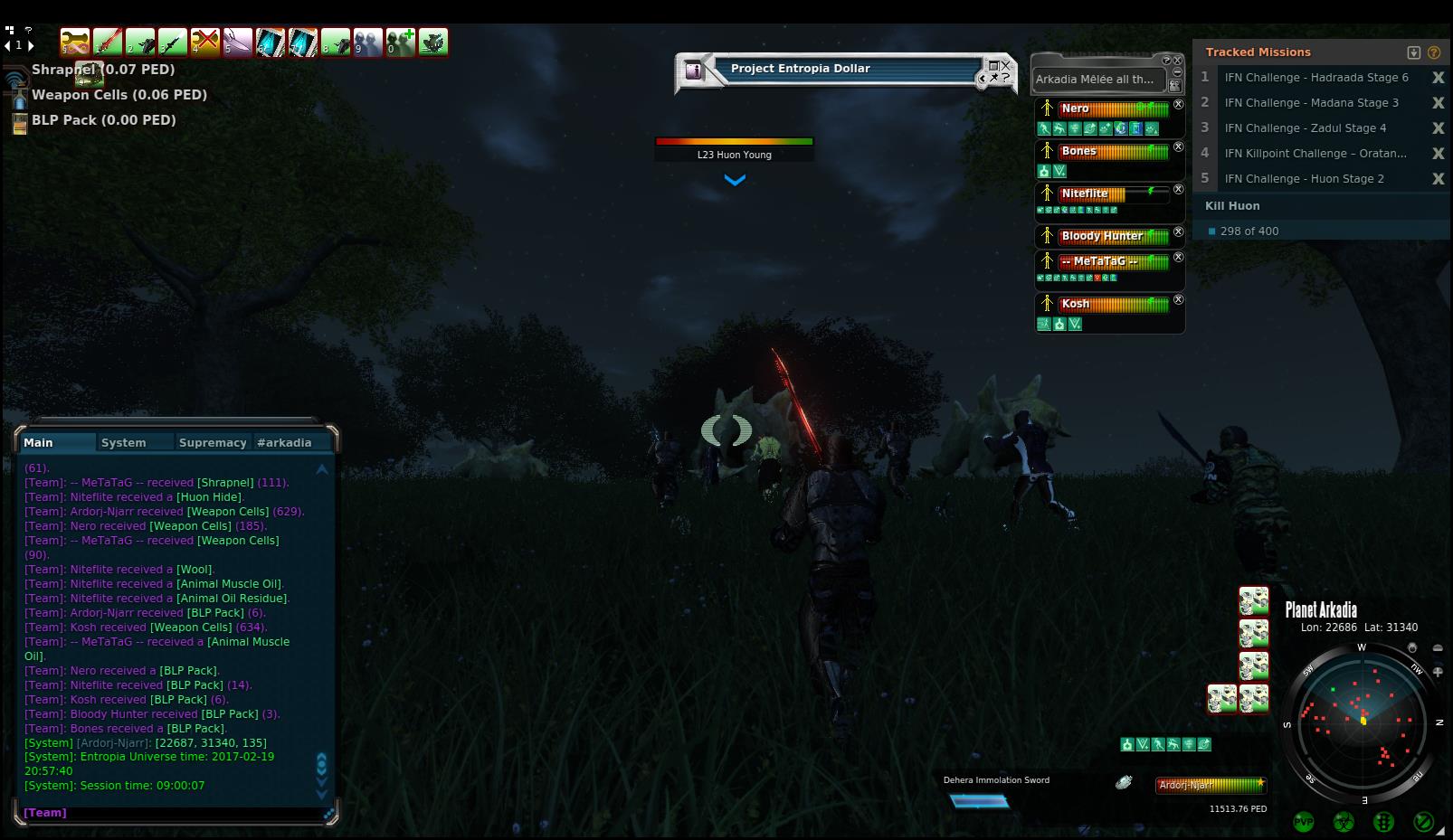
Task: Click the radar minimap
Action: [x=1362, y=721]
